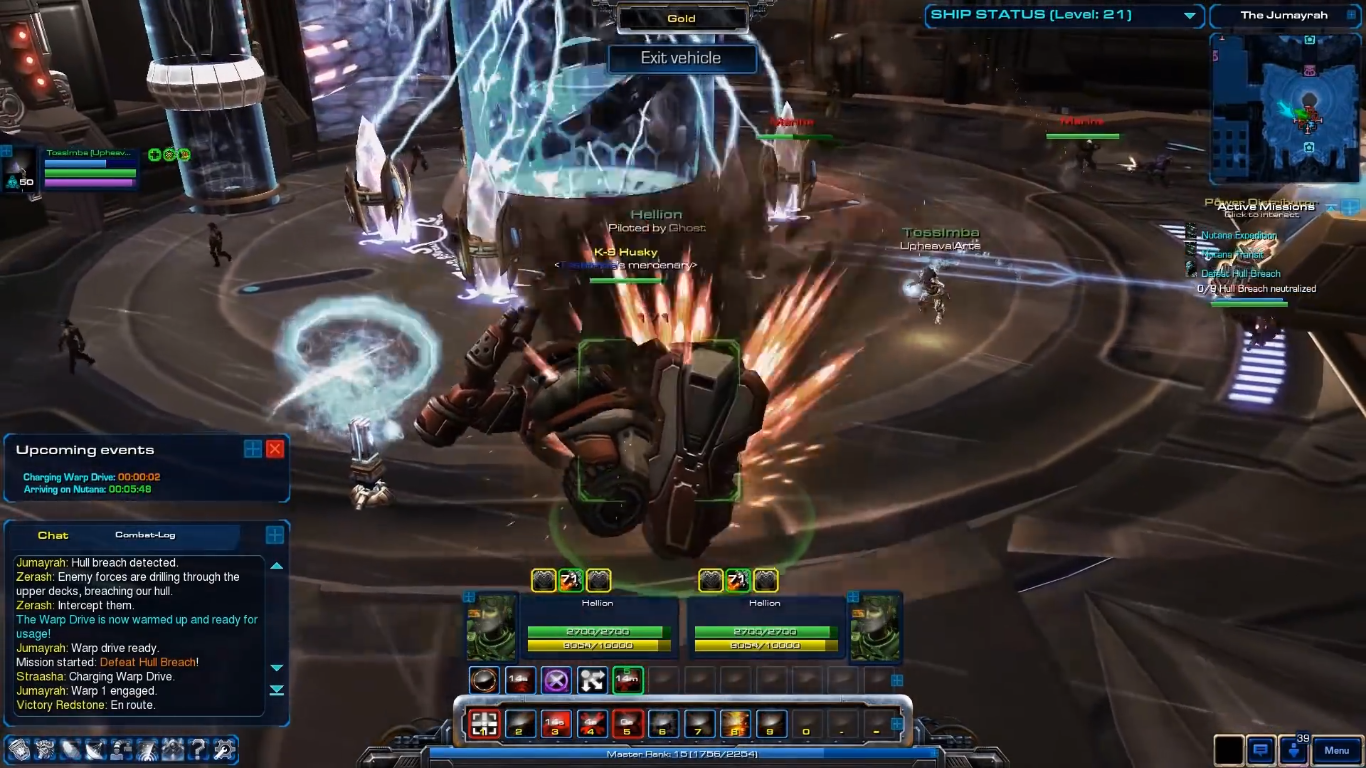Image resolution: width=1366 pixels, height=768 pixels.
Task: Activate the hotbar ability in slot 1
Action: coord(485,723)
